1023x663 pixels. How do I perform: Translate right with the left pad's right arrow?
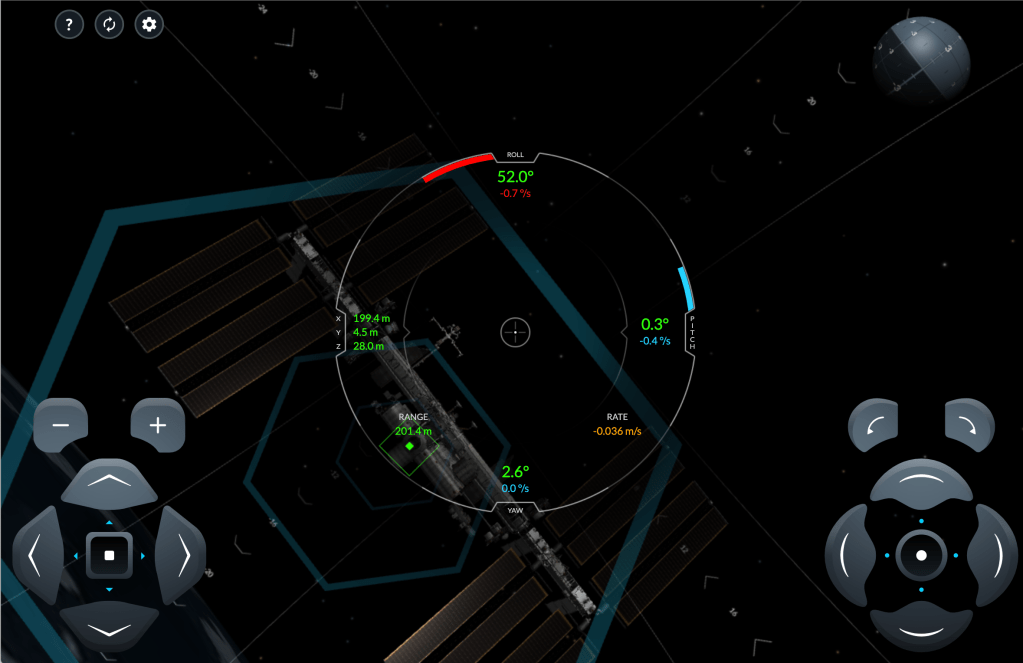(181, 555)
